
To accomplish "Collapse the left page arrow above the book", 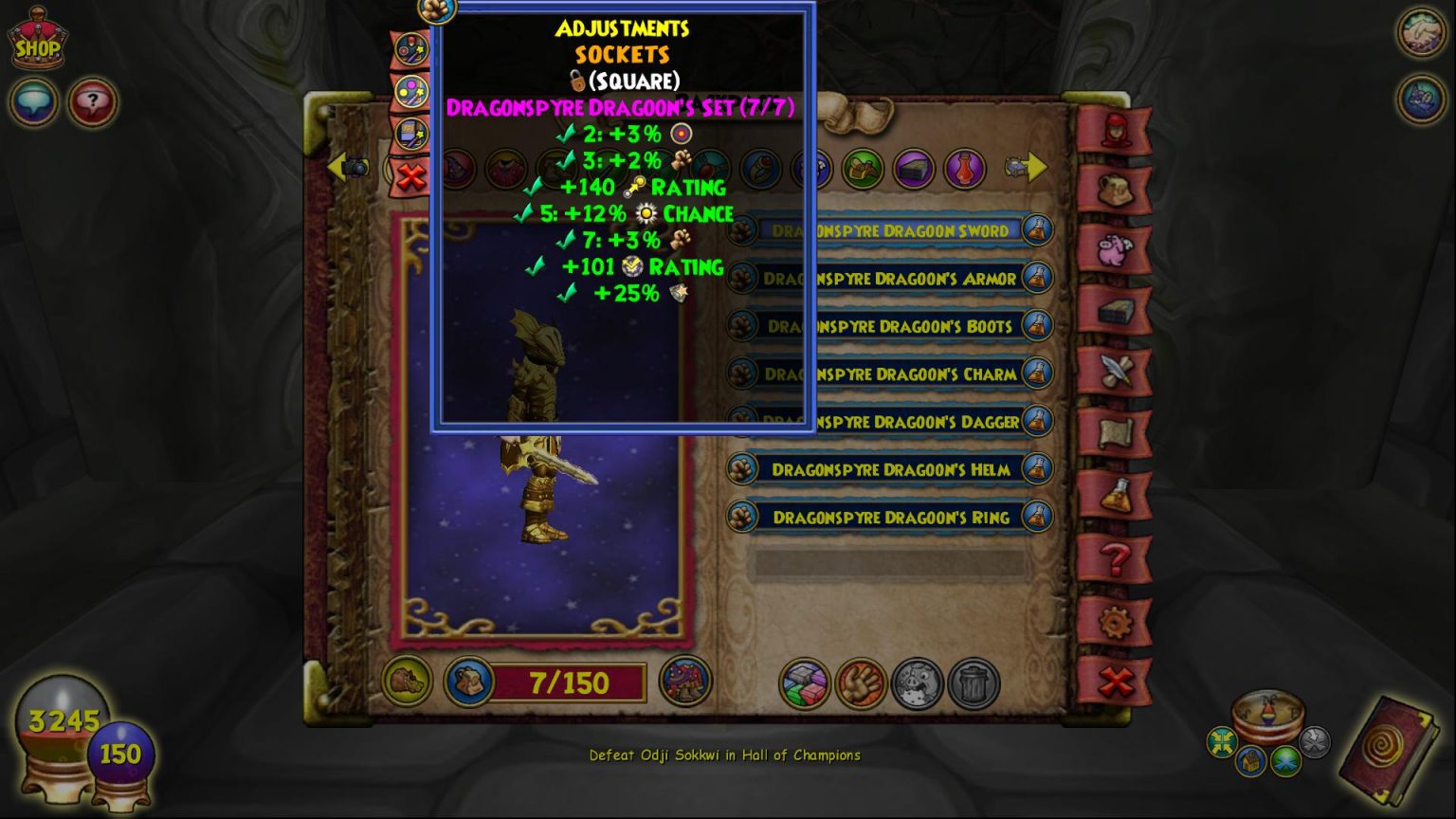I will pyautogui.click(x=341, y=167).
